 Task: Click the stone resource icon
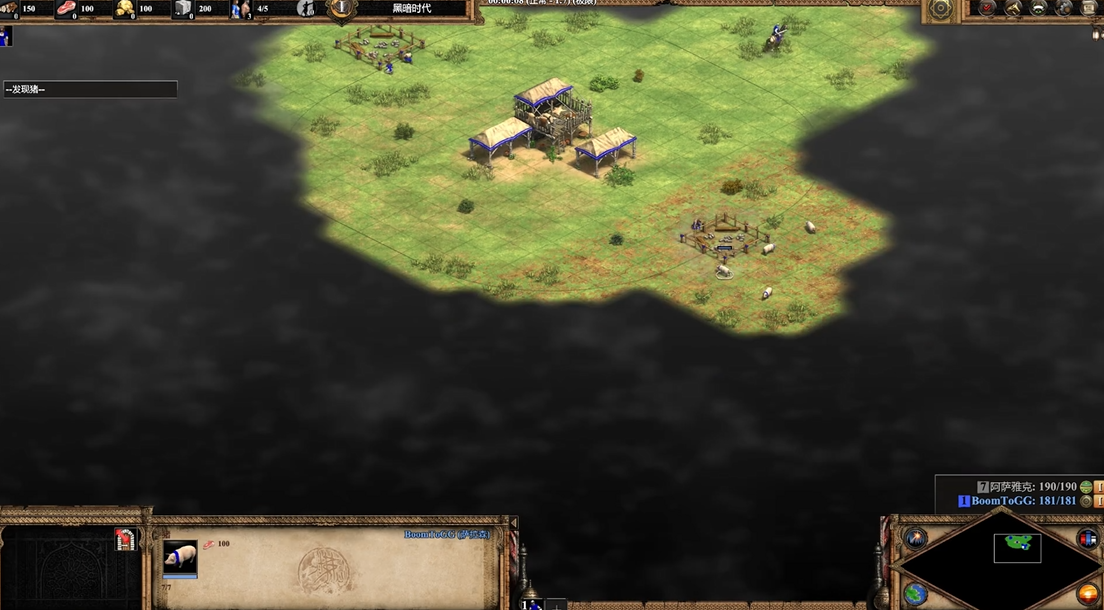[183, 9]
